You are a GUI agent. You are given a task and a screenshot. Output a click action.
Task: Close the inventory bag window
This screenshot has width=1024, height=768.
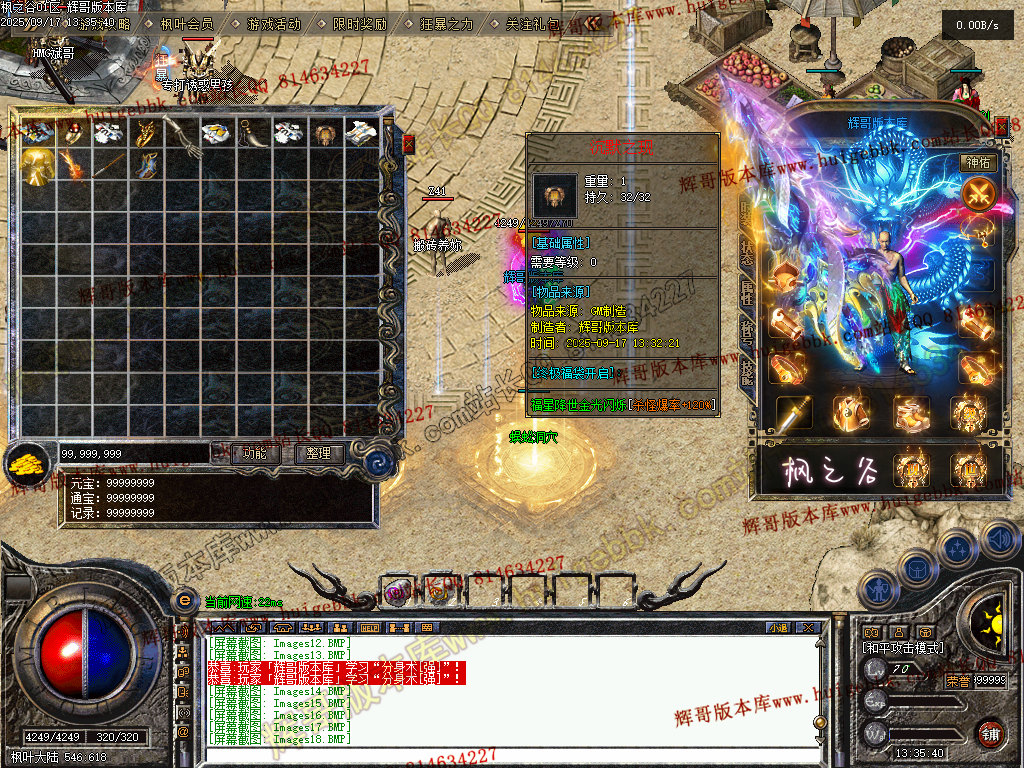tap(408, 144)
